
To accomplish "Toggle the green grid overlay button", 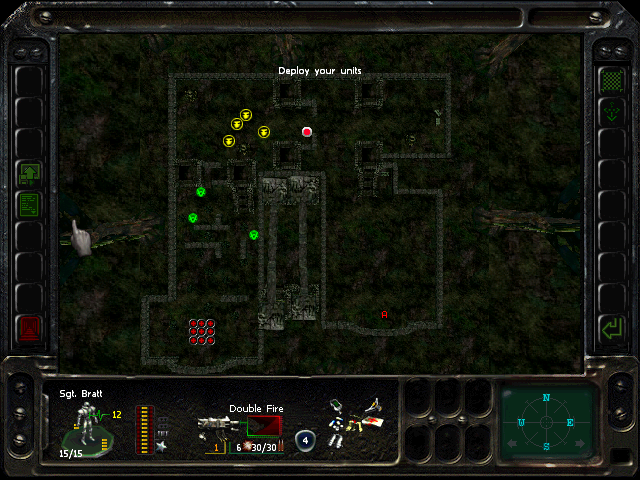I will (x=609, y=79).
